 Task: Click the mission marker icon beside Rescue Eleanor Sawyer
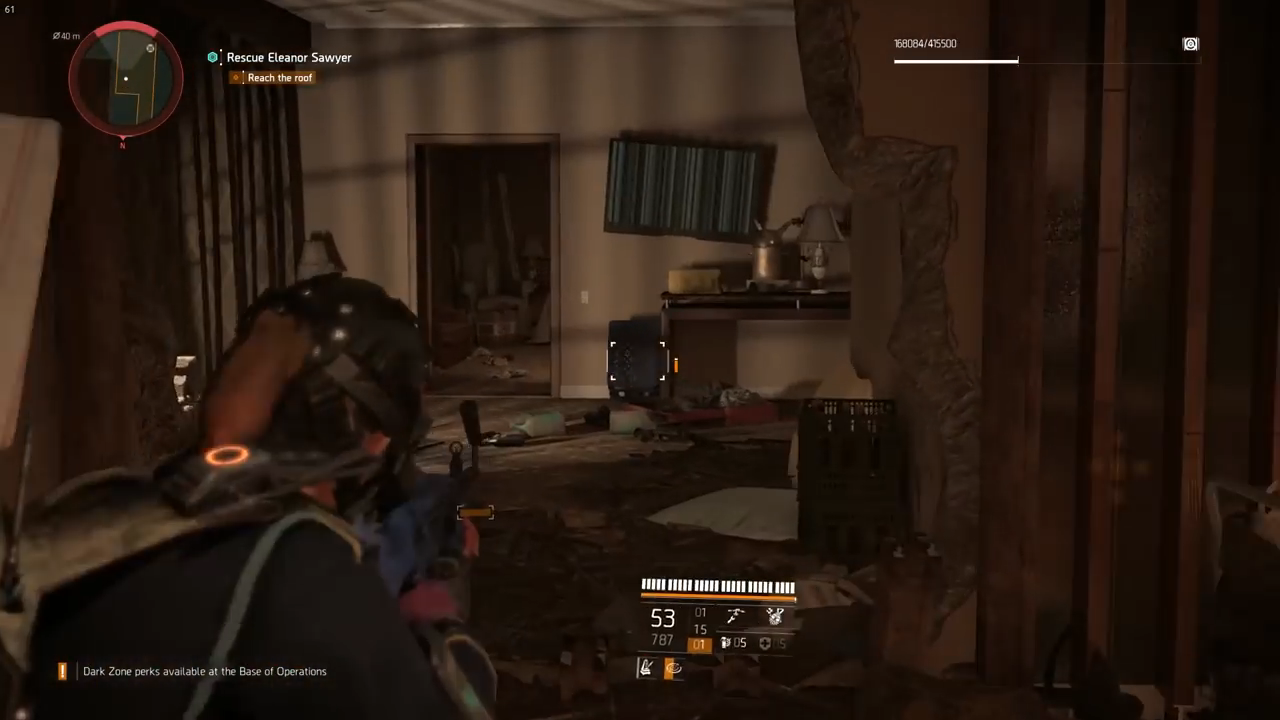click(213, 57)
